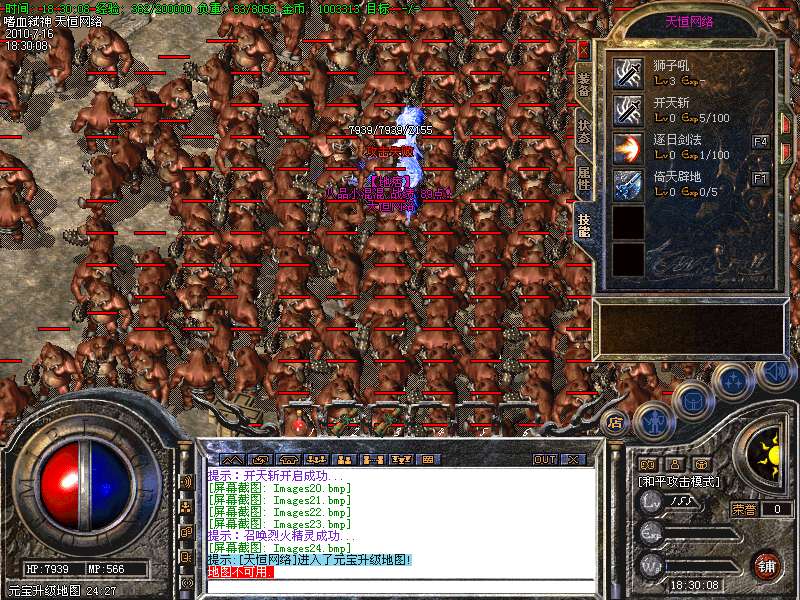
Task: Switch to the 装备 equipment tab
Action: (x=584, y=83)
